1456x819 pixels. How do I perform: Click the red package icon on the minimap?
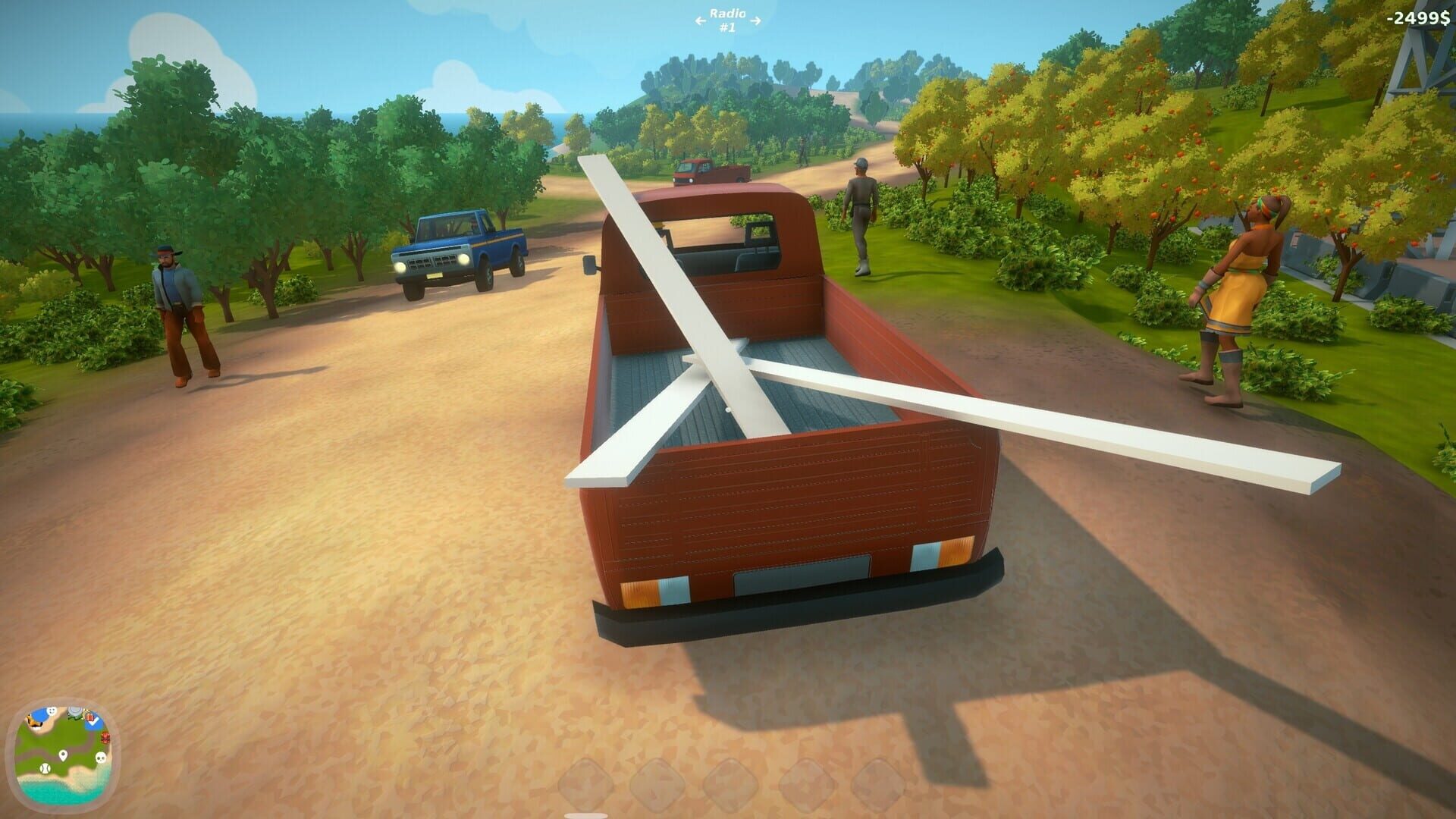coord(89,717)
